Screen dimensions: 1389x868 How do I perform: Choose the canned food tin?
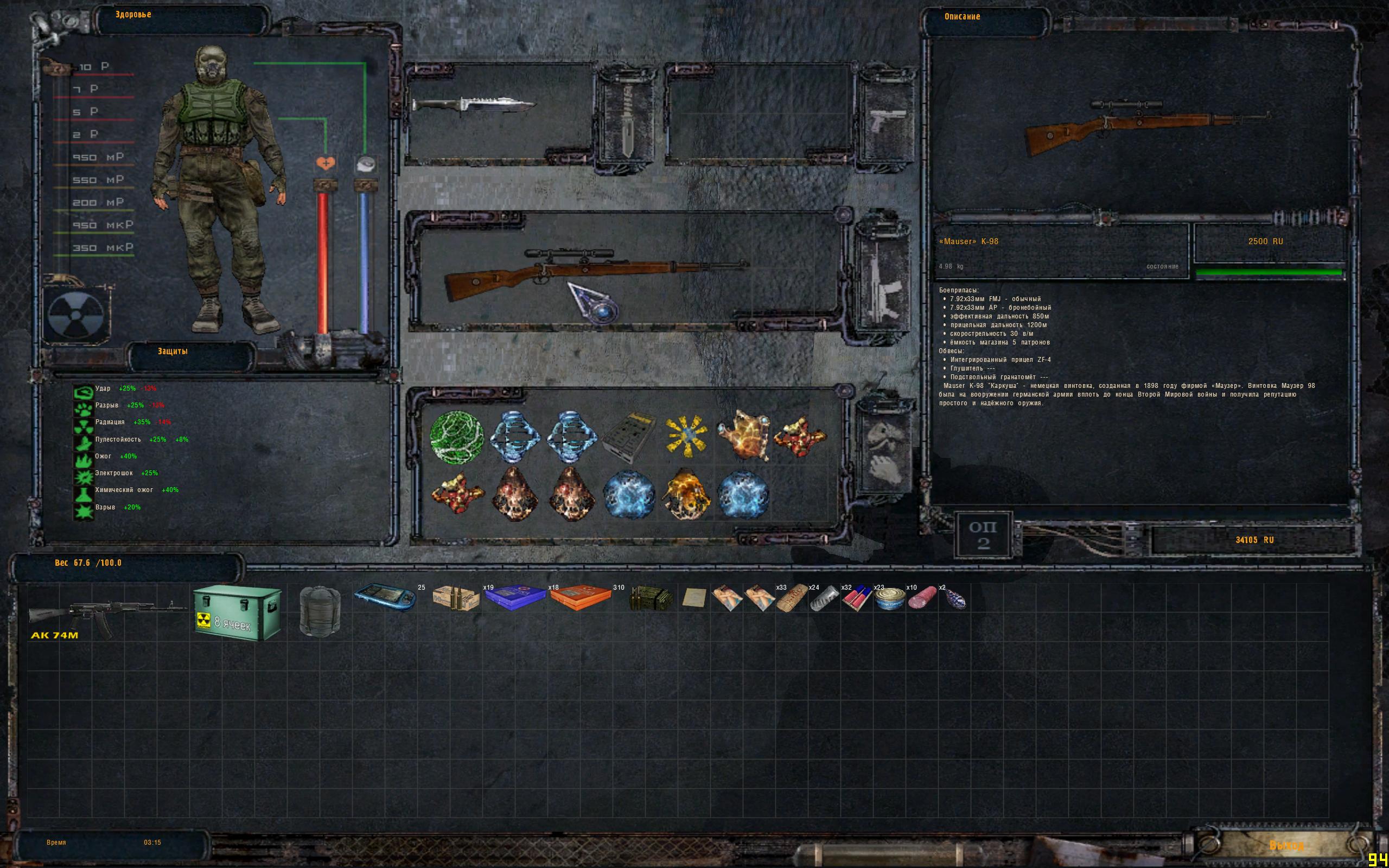point(889,599)
